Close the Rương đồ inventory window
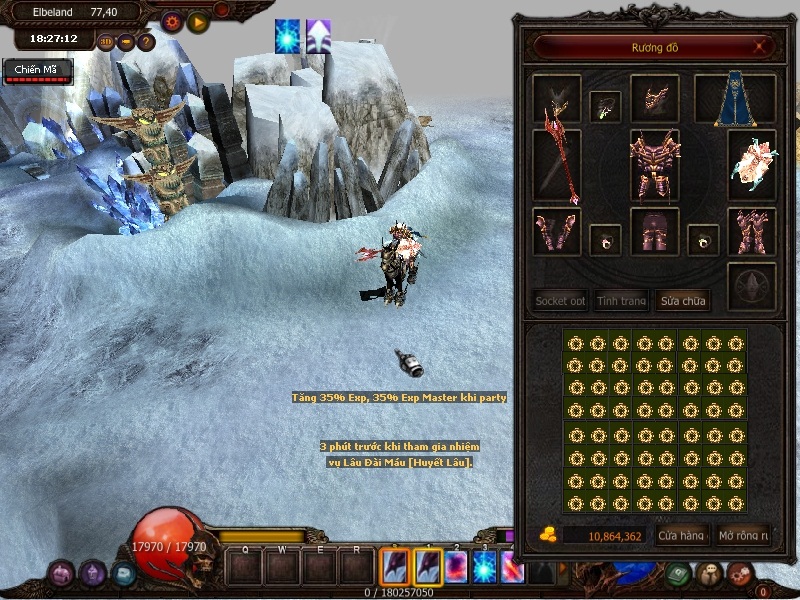Image resolution: width=800 pixels, height=600 pixels. (762, 46)
